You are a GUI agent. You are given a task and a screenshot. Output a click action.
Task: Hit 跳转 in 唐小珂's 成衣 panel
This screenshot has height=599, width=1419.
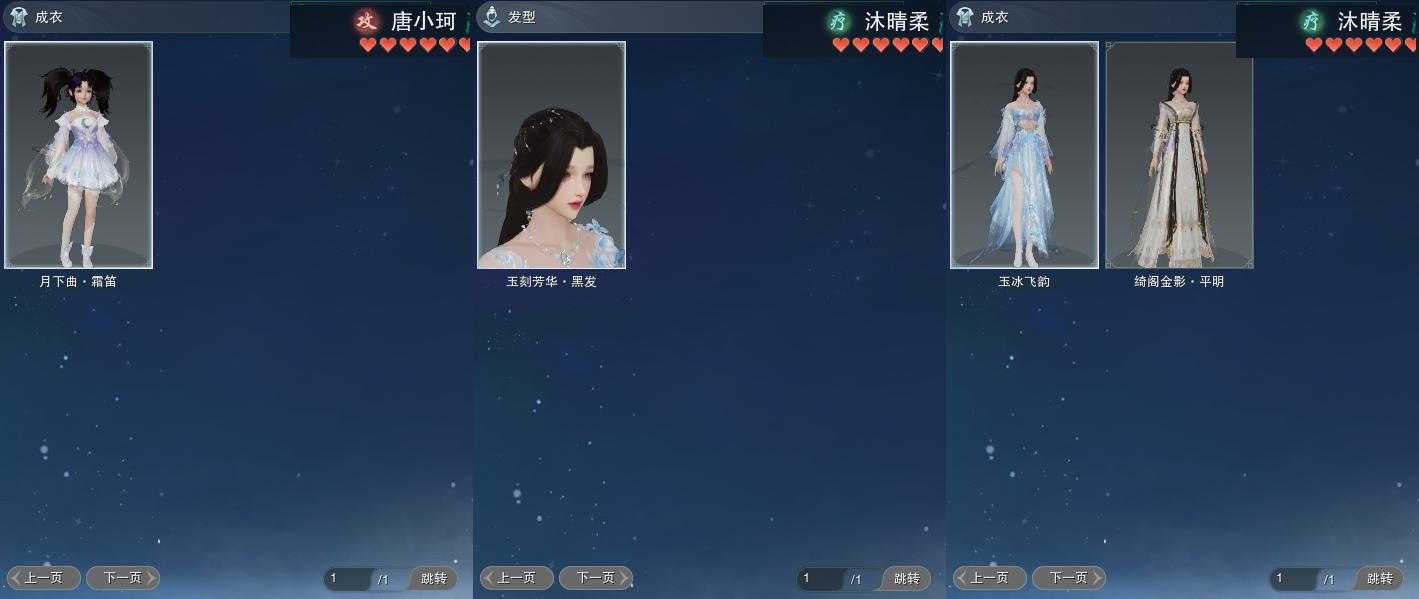(433, 579)
